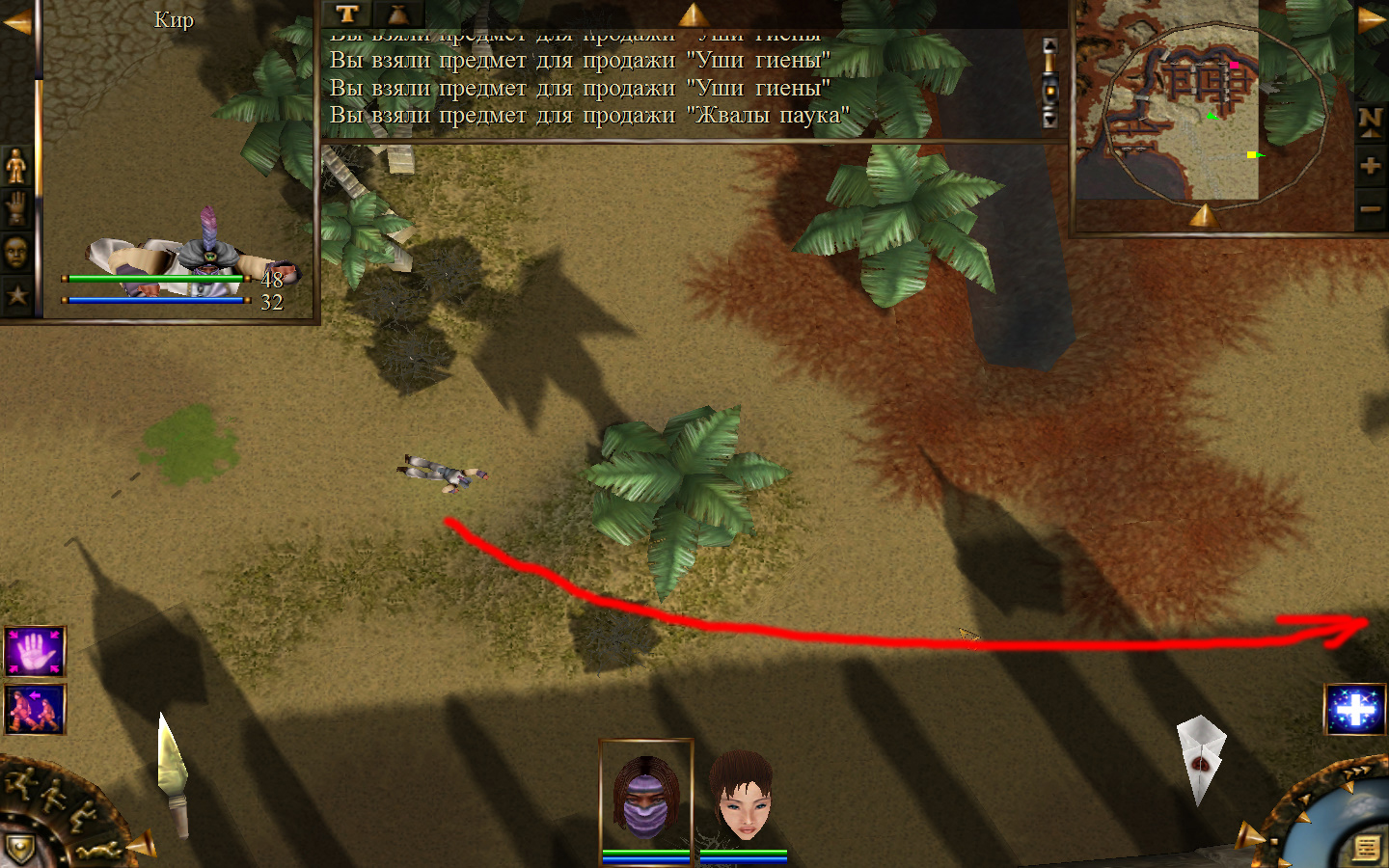Open the hand icon panel
This screenshot has height=868, width=1389.
click(x=16, y=208)
